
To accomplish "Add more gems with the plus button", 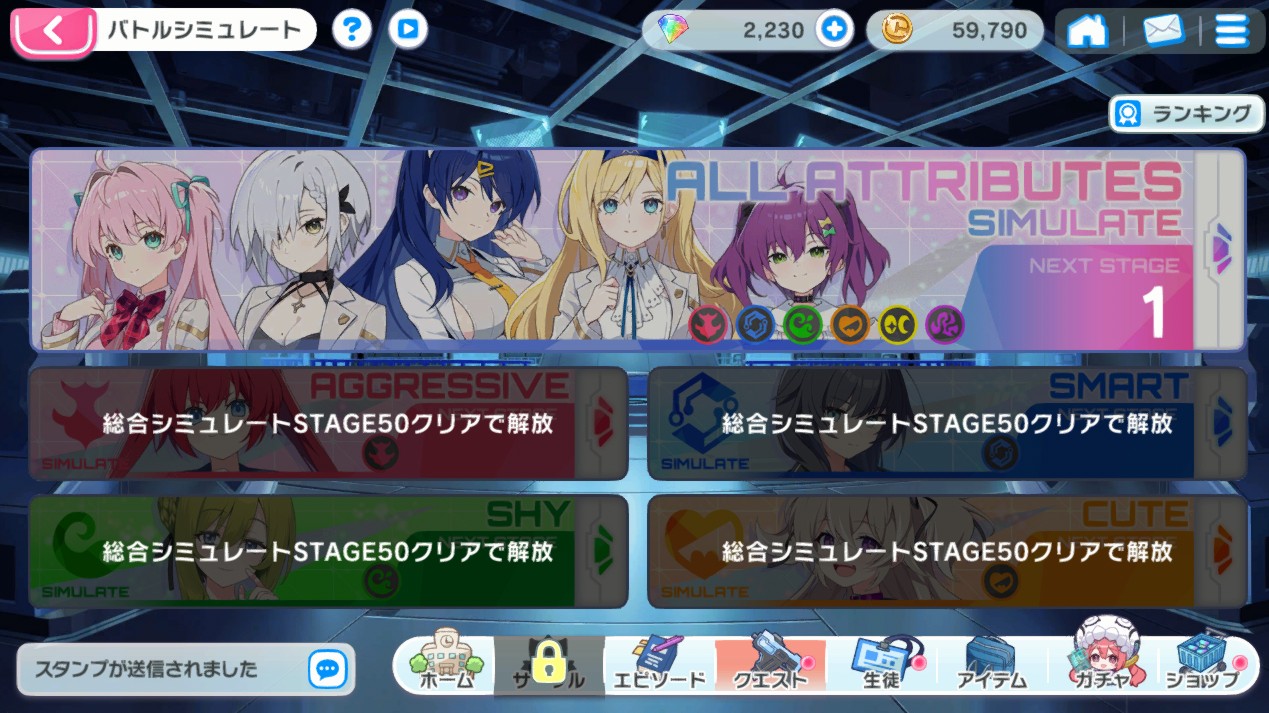I will [x=833, y=30].
